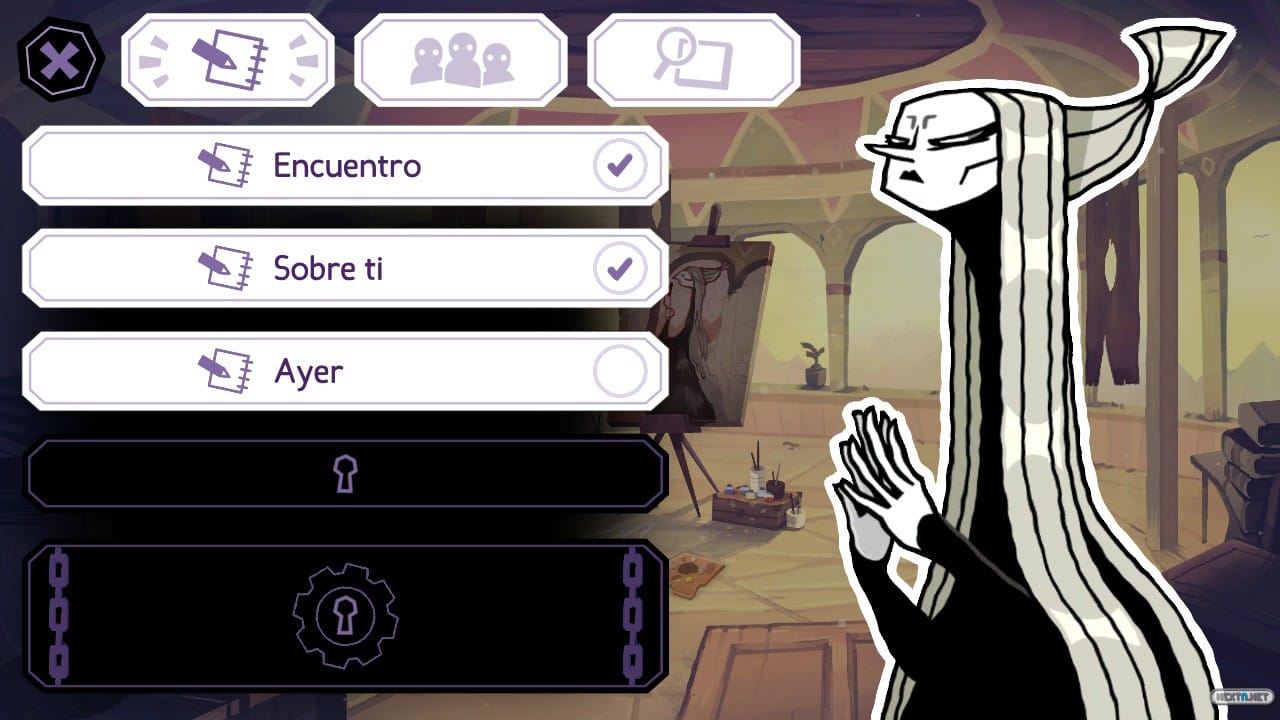Open the Sobre ti conversation topic
This screenshot has height=720, width=1280.
[345, 268]
